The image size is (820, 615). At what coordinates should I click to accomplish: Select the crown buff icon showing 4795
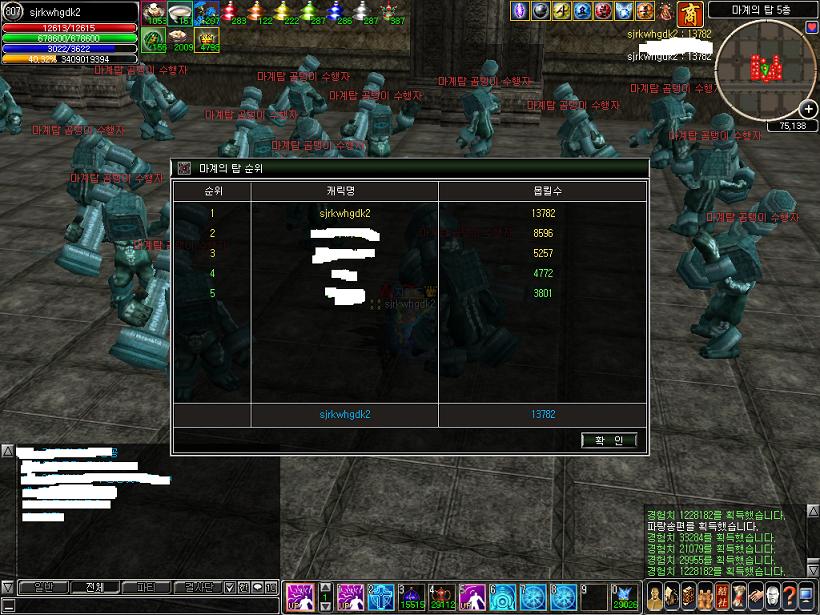point(208,40)
